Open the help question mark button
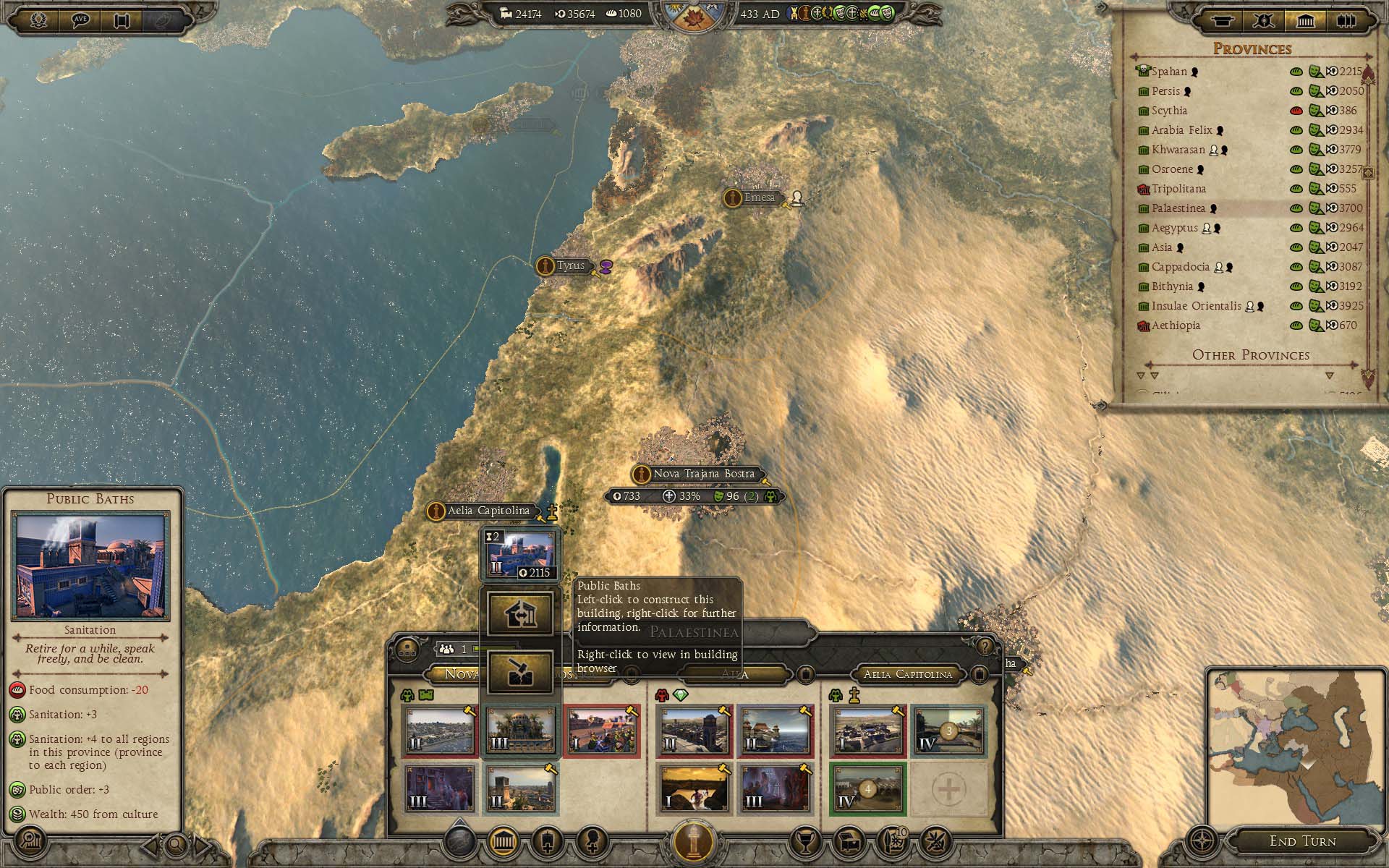The height and width of the screenshot is (868, 1389). pyautogui.click(x=985, y=646)
